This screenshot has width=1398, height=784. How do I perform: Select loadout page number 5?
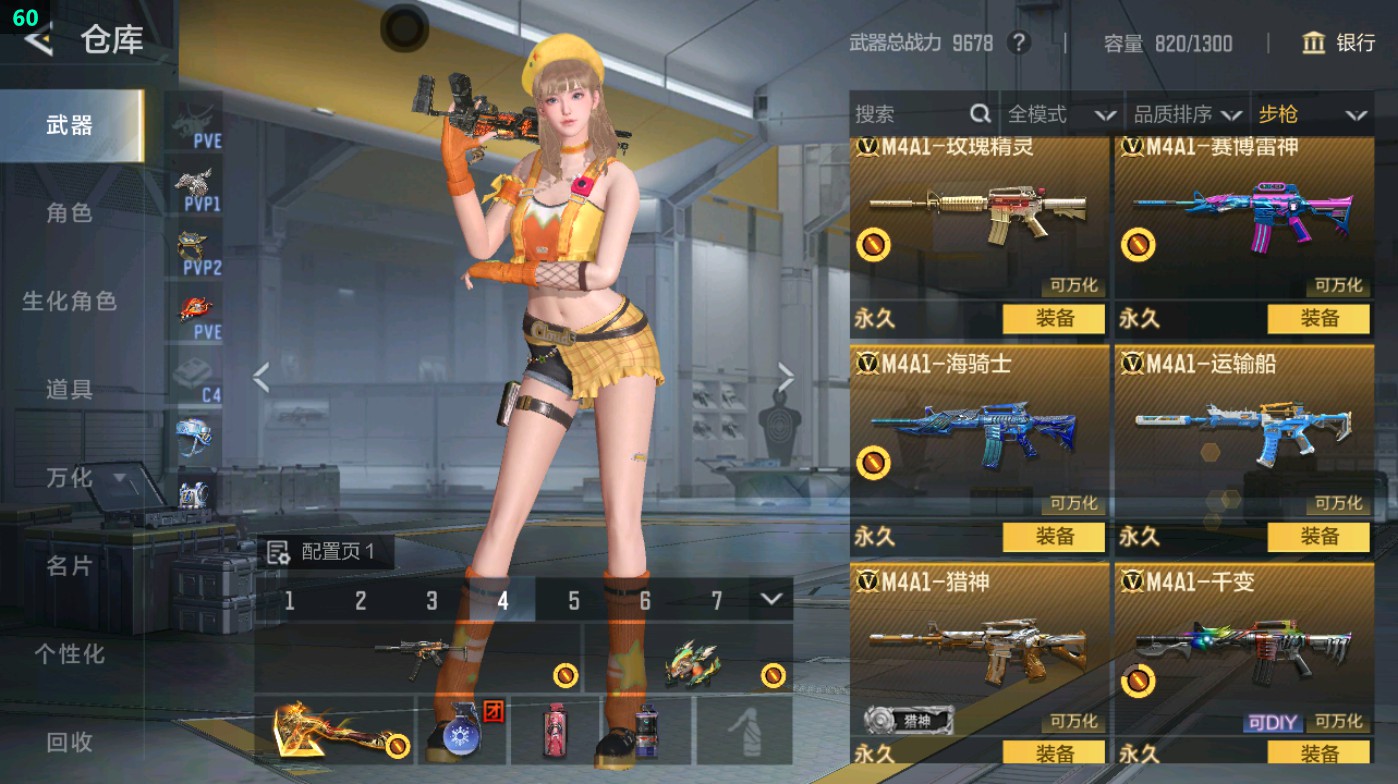(x=574, y=600)
